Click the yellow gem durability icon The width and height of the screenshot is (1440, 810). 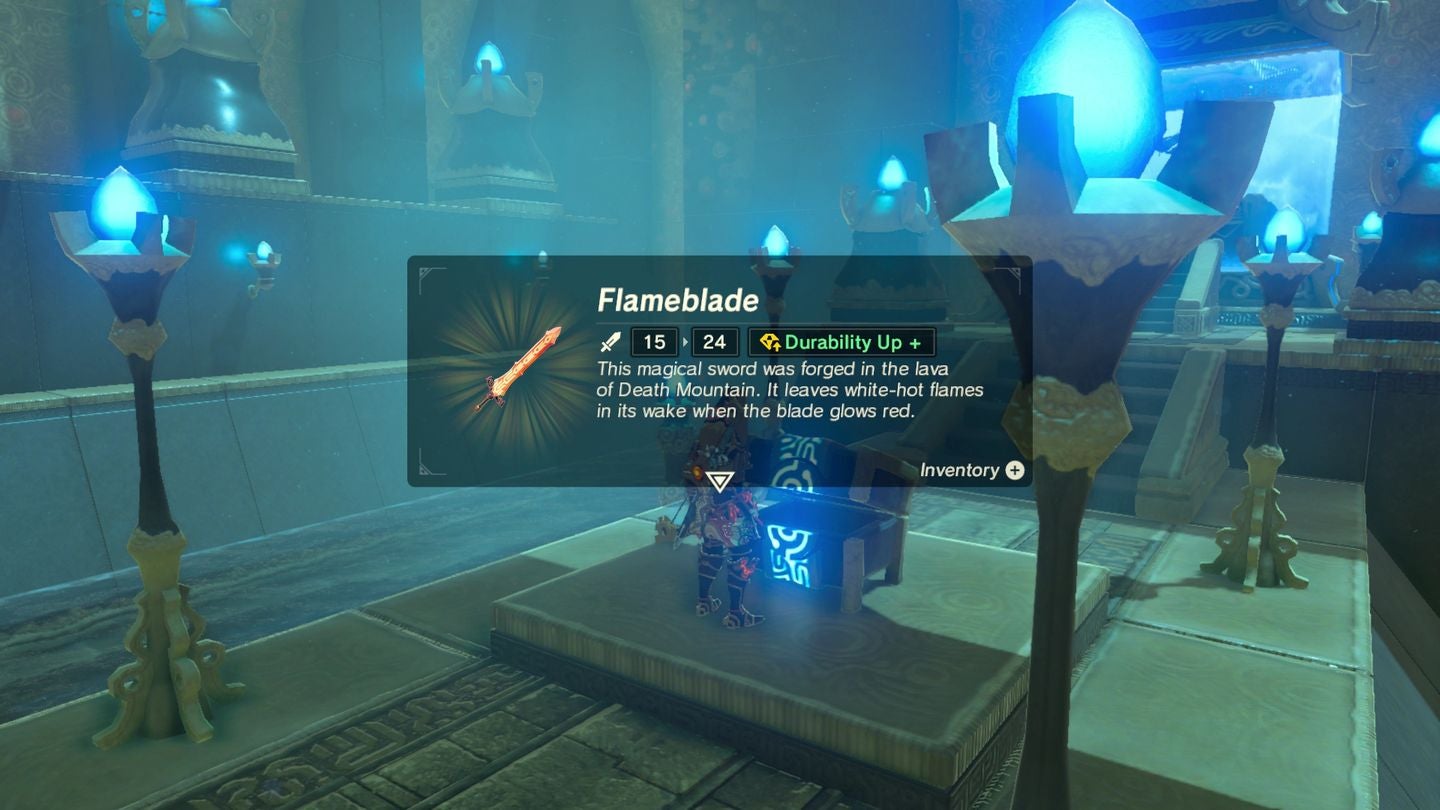tap(769, 341)
